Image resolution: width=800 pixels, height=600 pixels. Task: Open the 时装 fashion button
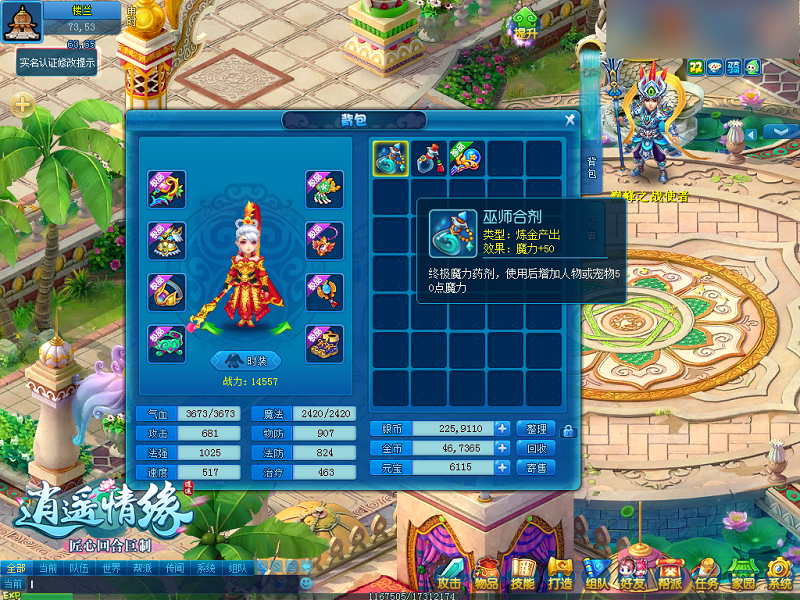pos(245,360)
